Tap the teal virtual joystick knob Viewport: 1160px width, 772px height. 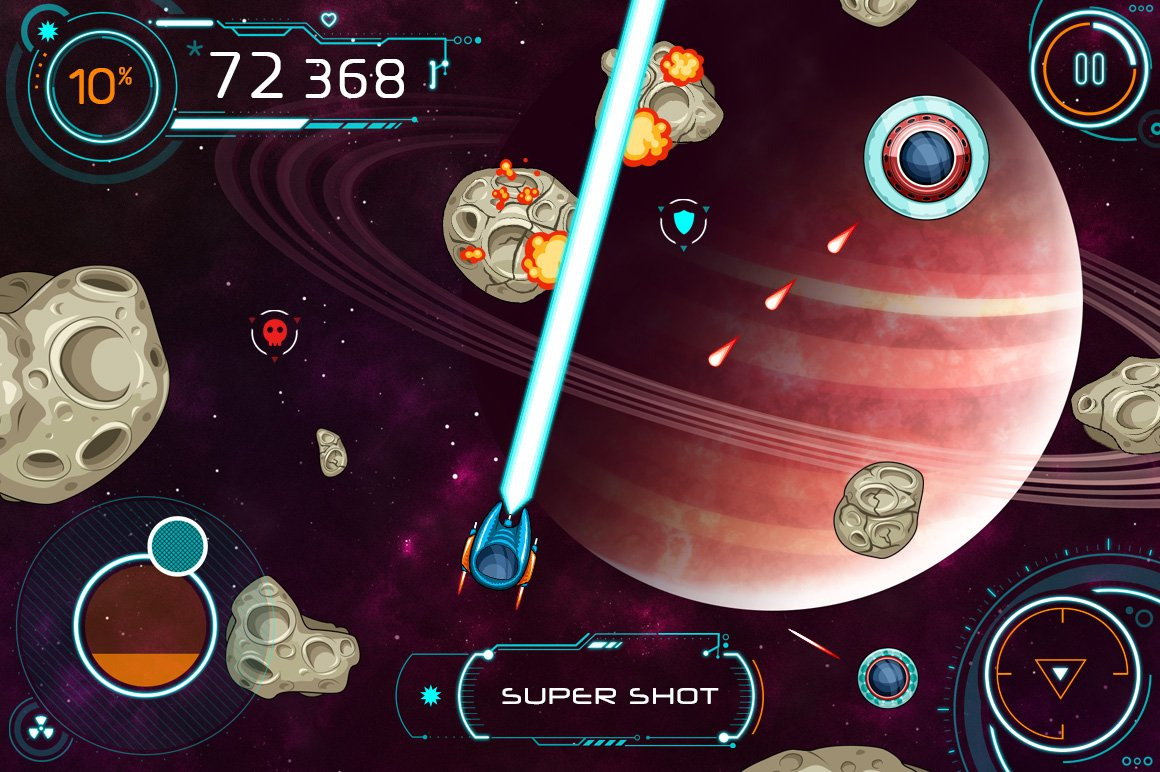(x=177, y=546)
